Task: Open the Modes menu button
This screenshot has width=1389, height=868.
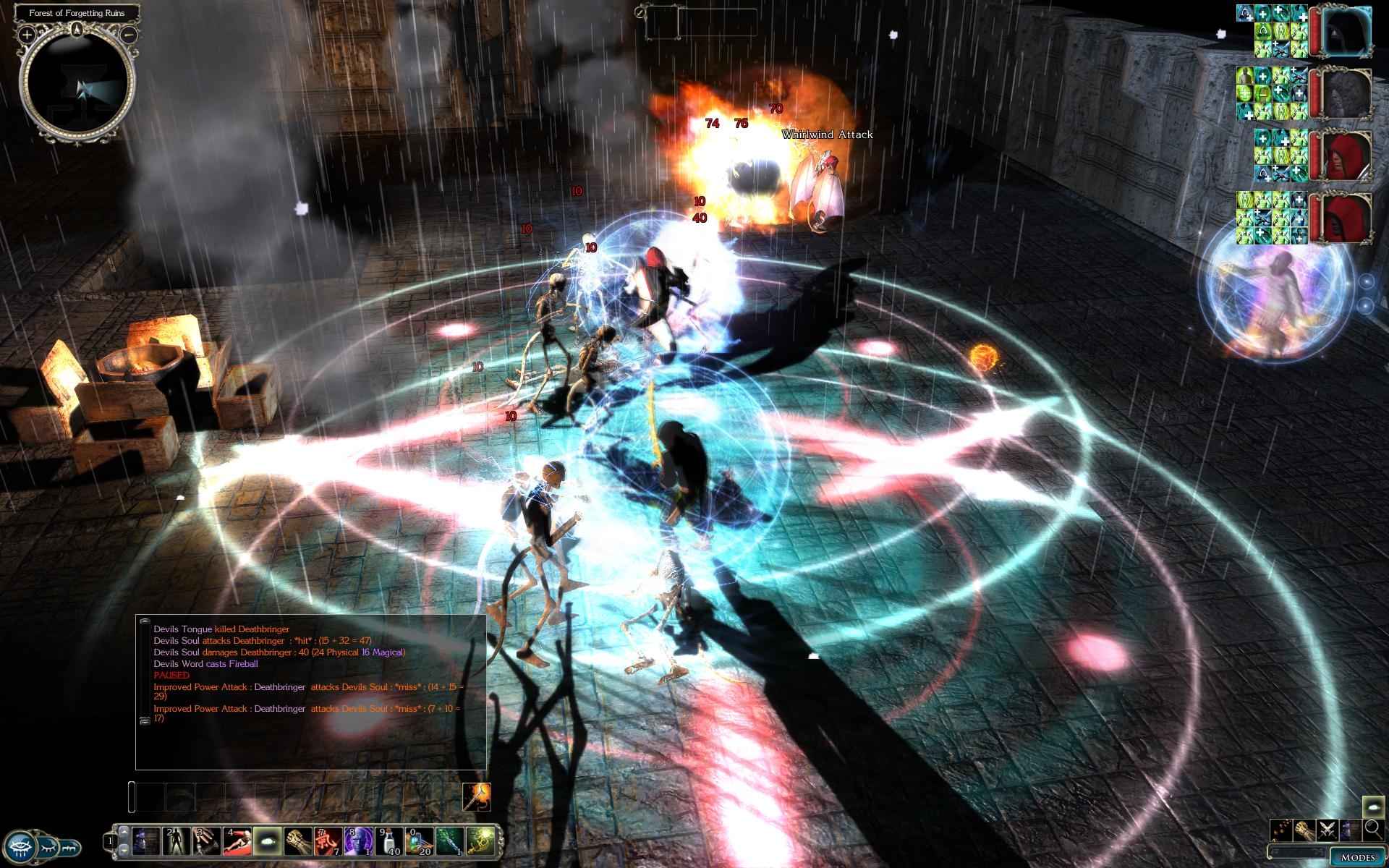Action: pyautogui.click(x=1357, y=857)
